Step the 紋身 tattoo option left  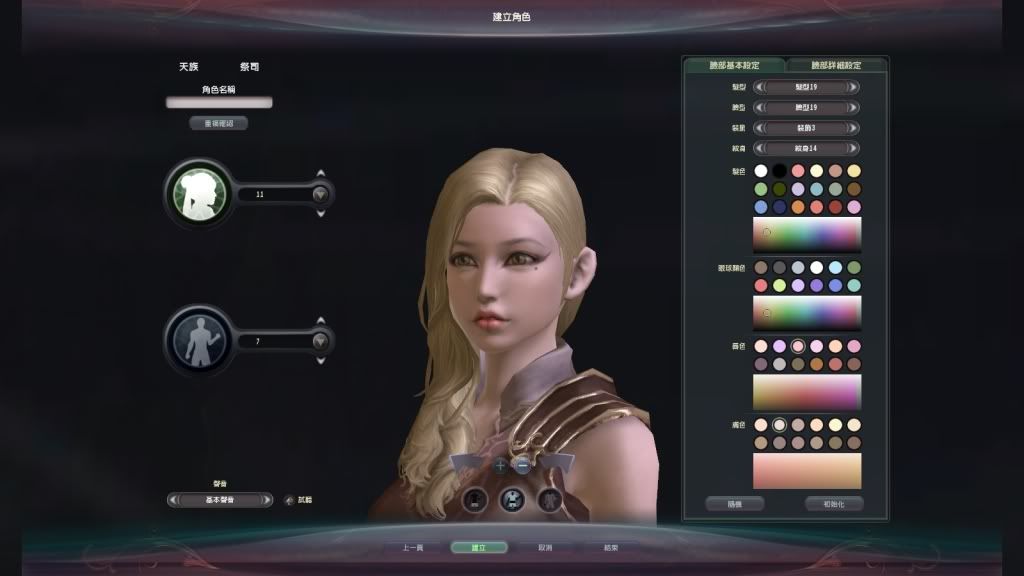point(758,149)
